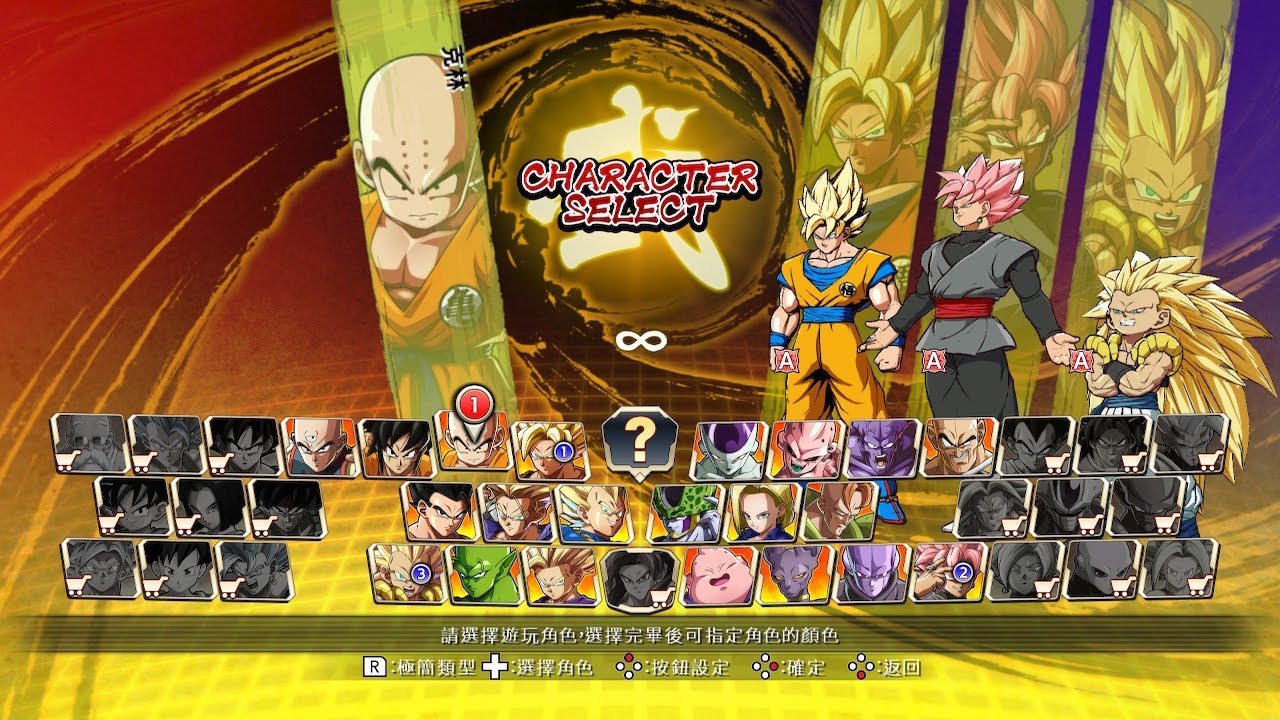
Task: Select adult Gohan's portrait
Action: [438, 510]
